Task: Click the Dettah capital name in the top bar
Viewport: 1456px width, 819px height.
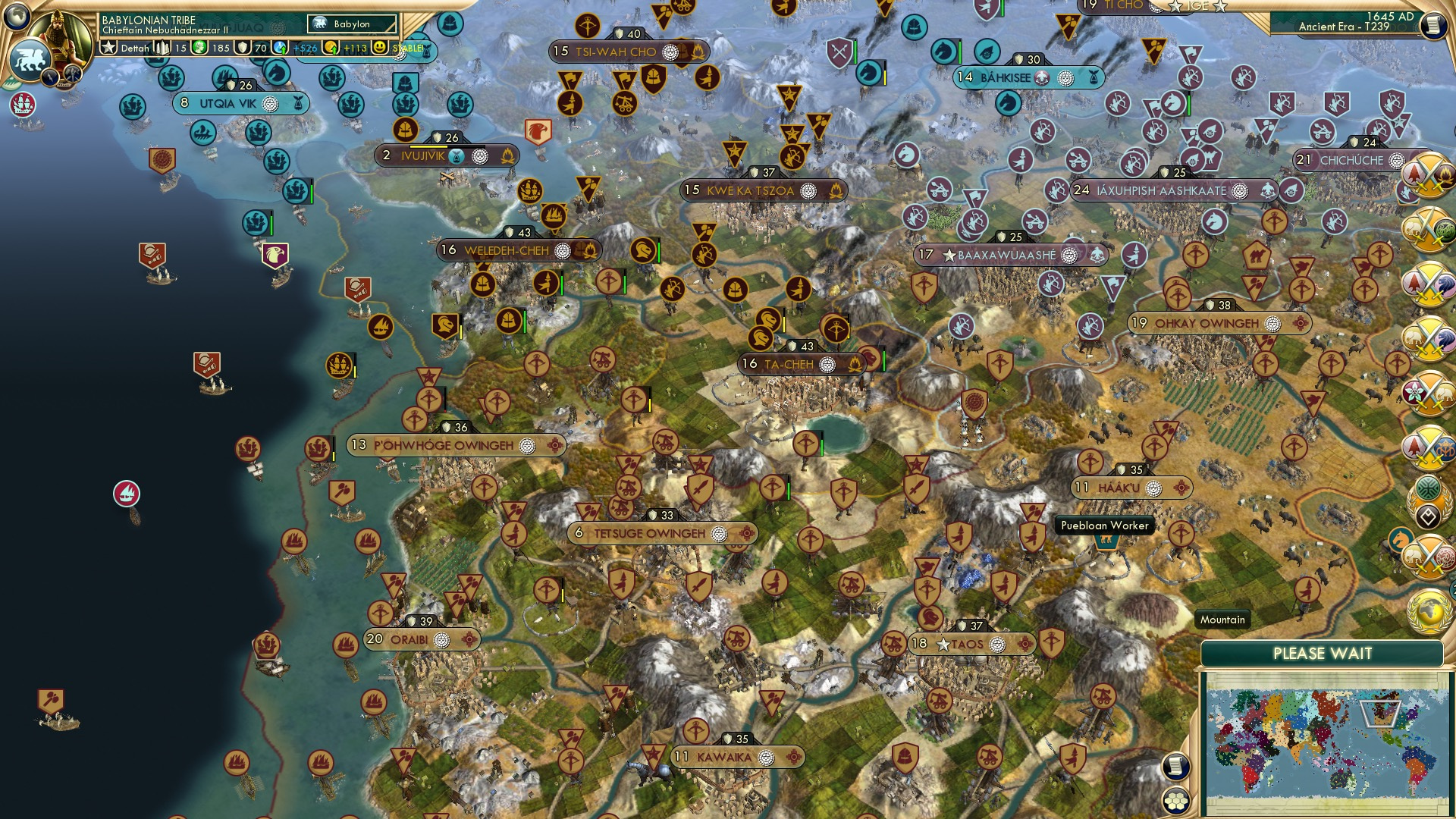Action: click(x=134, y=48)
